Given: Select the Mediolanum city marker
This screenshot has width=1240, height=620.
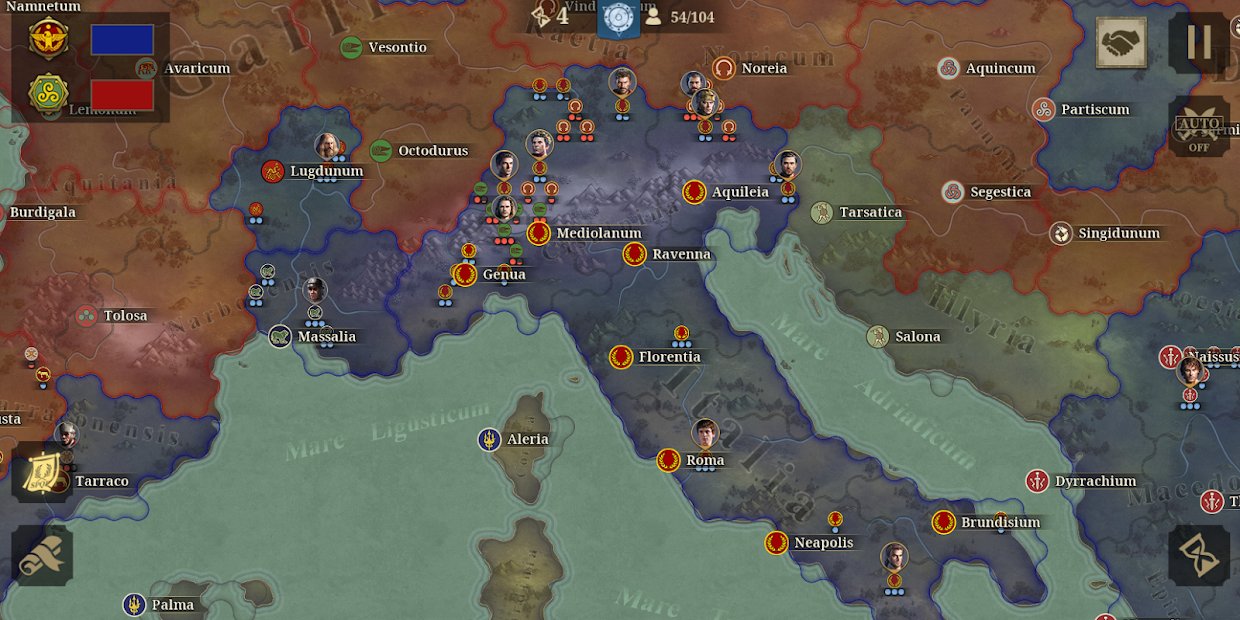Looking at the screenshot, I should coord(539,233).
